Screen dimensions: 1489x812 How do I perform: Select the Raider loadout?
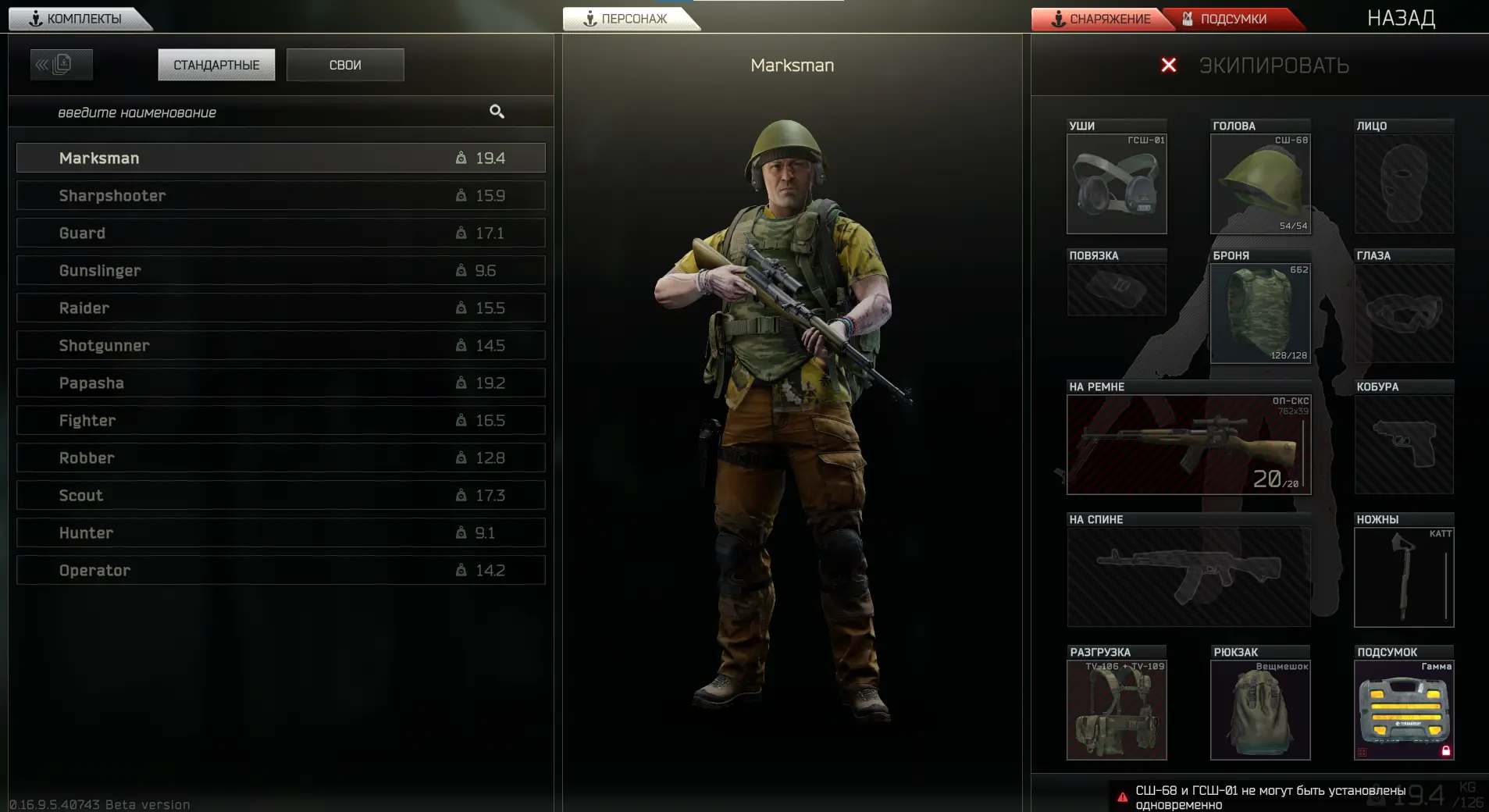[x=280, y=308]
